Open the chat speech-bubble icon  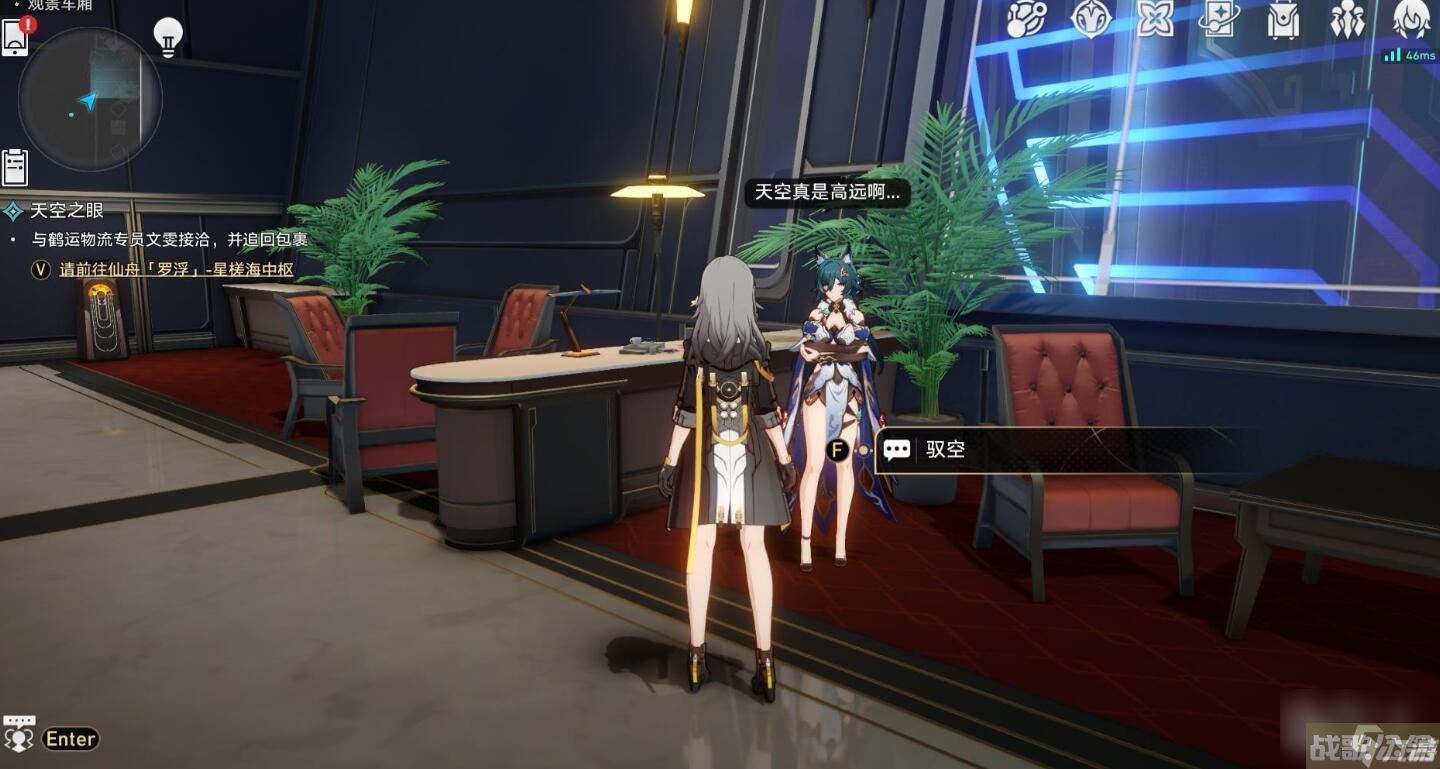click(x=19, y=734)
